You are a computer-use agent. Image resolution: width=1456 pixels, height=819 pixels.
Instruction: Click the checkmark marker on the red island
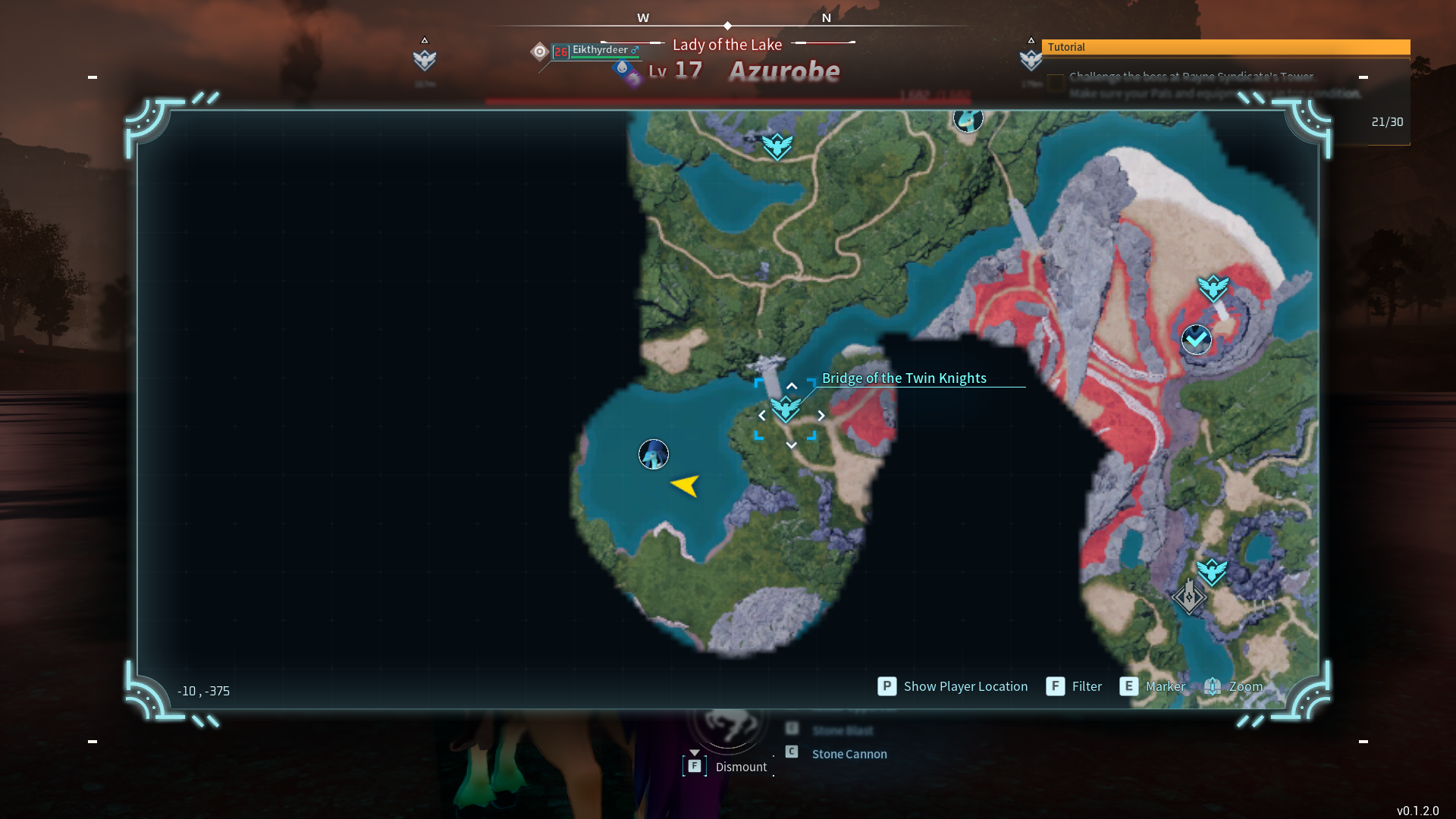1197,339
